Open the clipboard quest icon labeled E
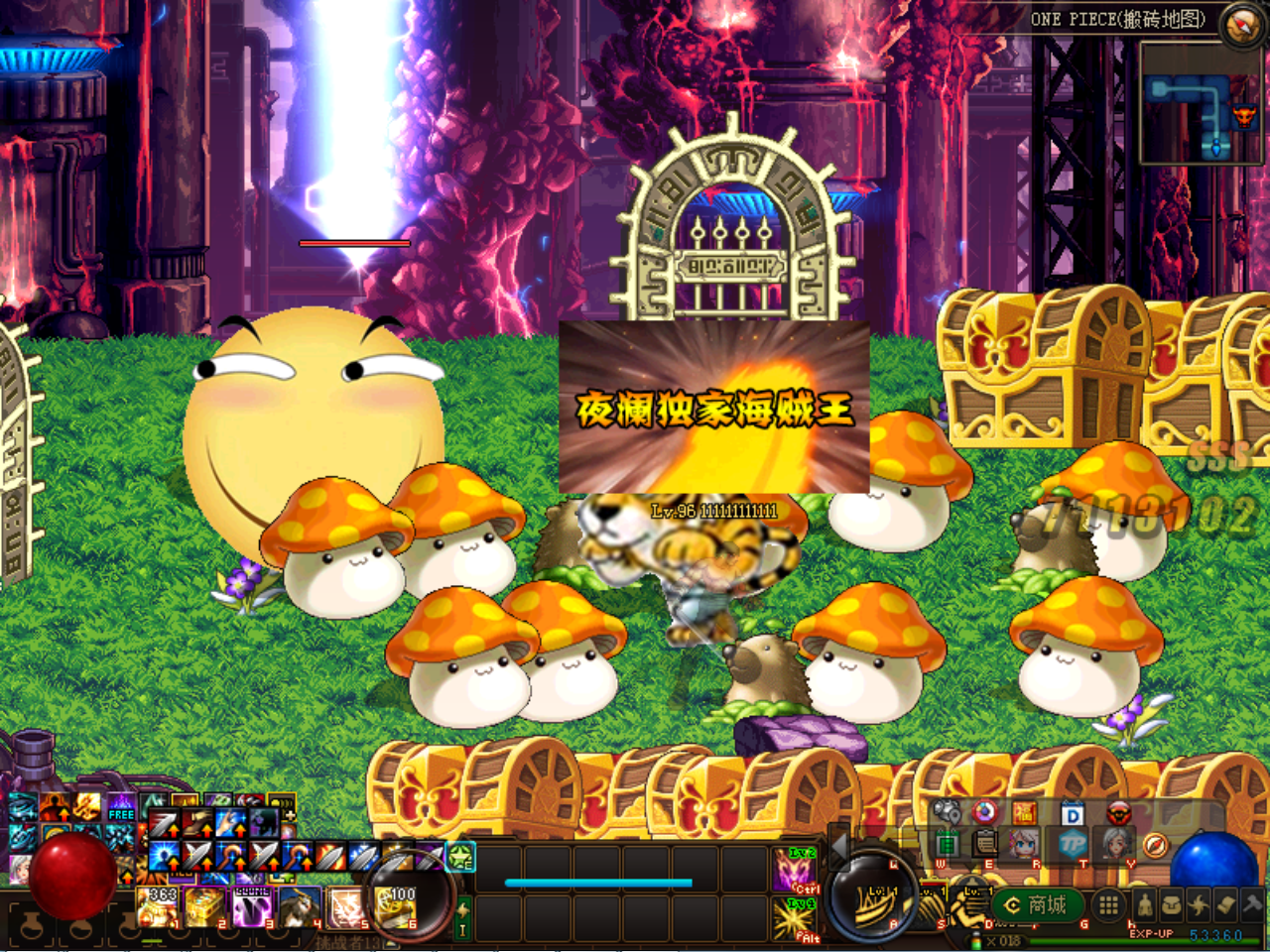The height and width of the screenshot is (952, 1270). [985, 845]
